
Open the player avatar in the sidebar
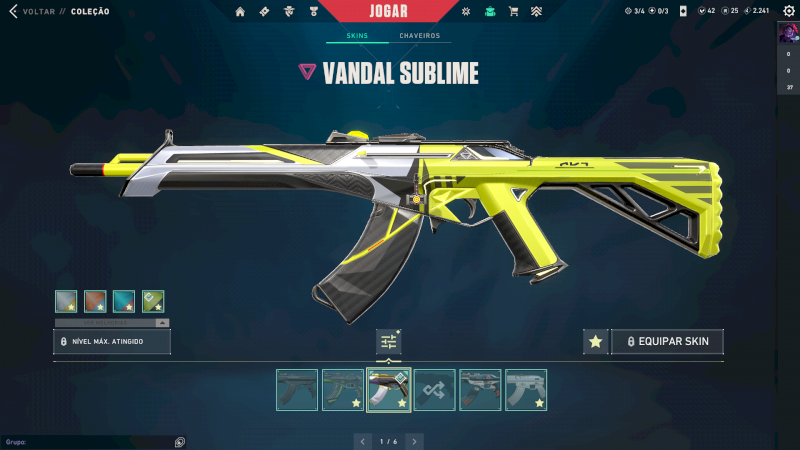pos(789,32)
